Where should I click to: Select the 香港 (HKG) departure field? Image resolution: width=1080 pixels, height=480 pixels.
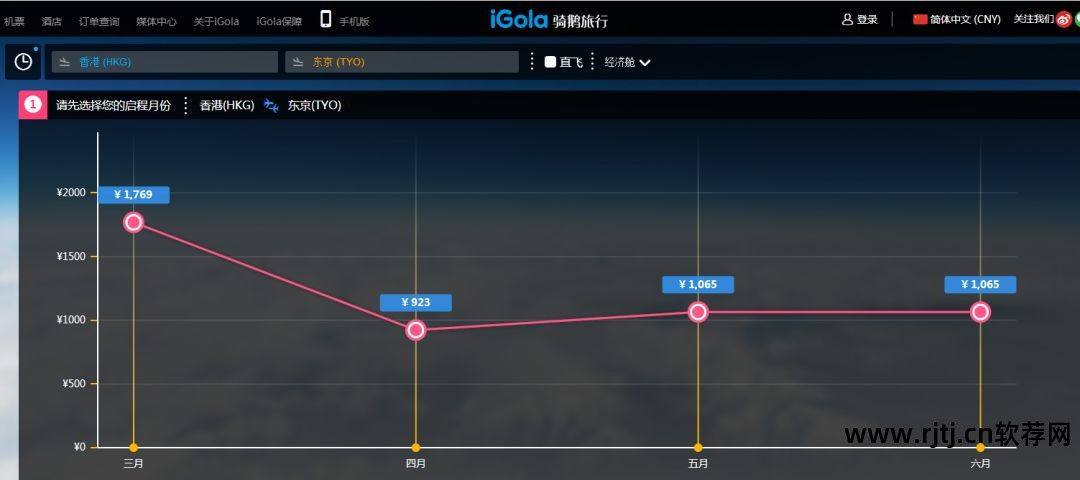click(165, 62)
